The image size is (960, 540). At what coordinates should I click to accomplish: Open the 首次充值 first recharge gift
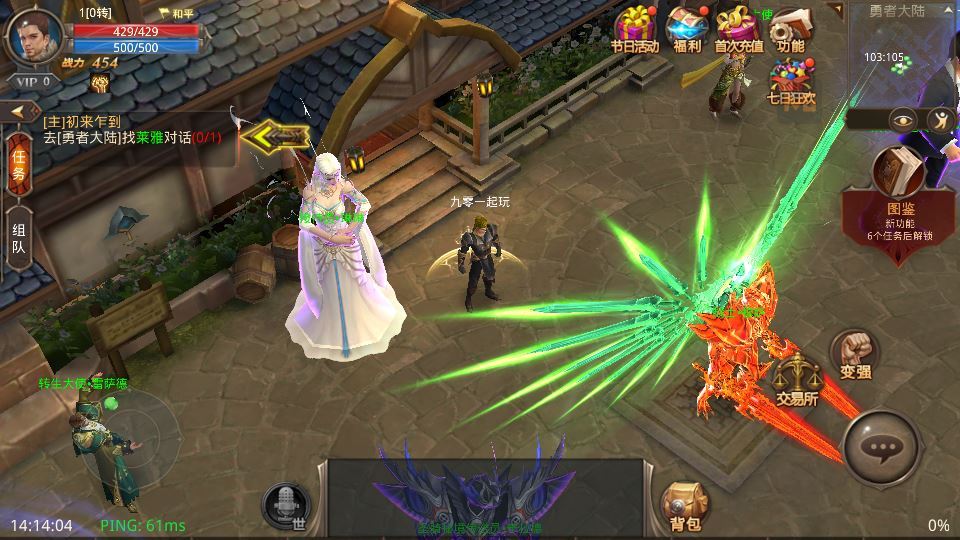(739, 28)
